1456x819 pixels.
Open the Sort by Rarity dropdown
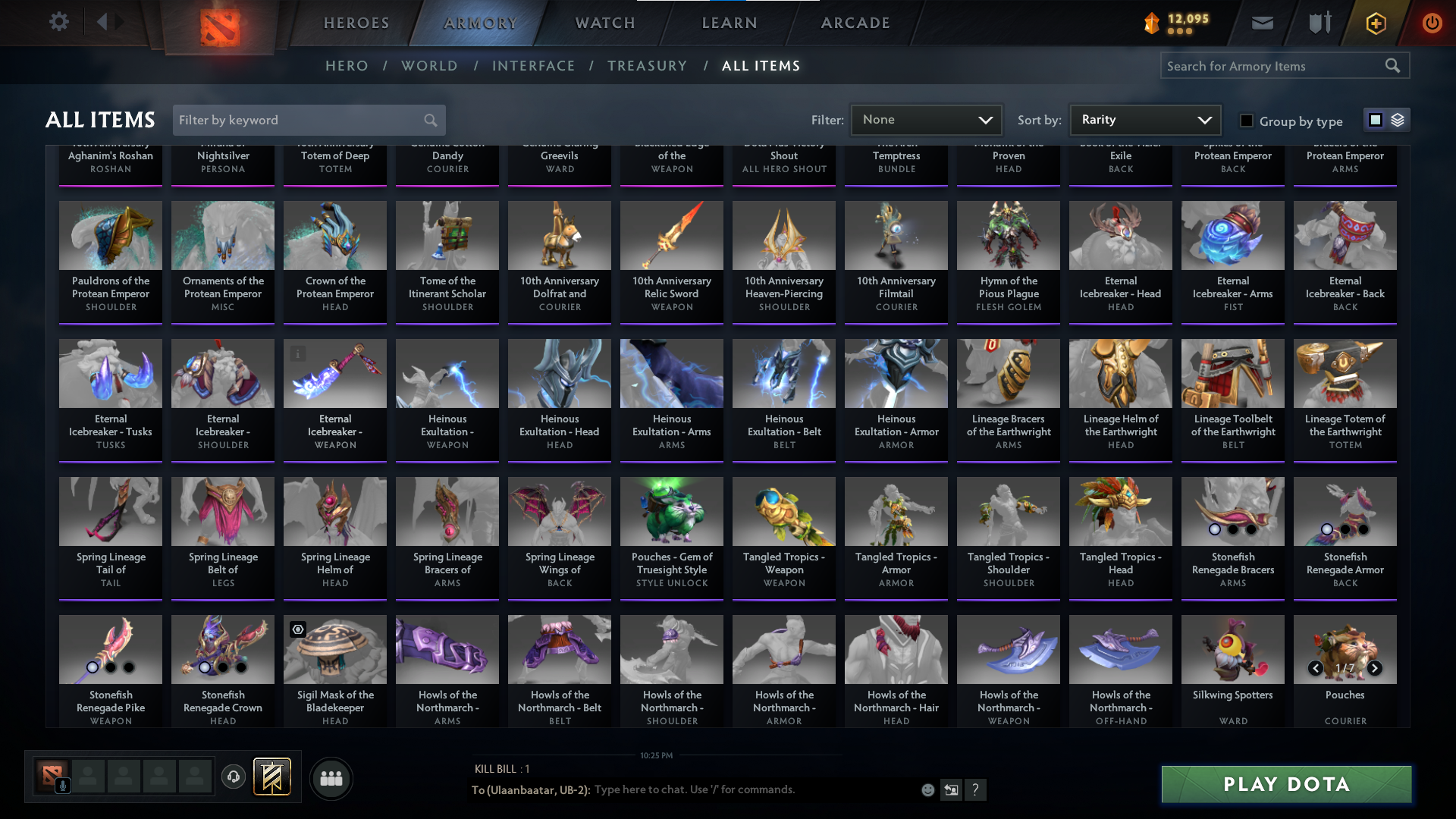pos(1144,119)
